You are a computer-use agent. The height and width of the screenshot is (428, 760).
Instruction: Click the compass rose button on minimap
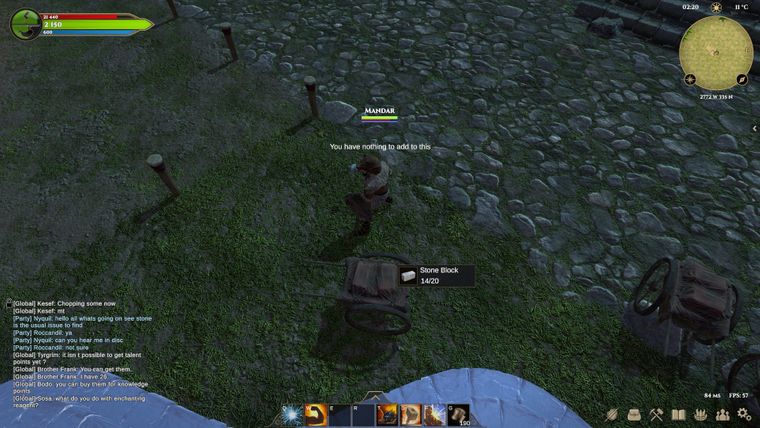tap(691, 79)
